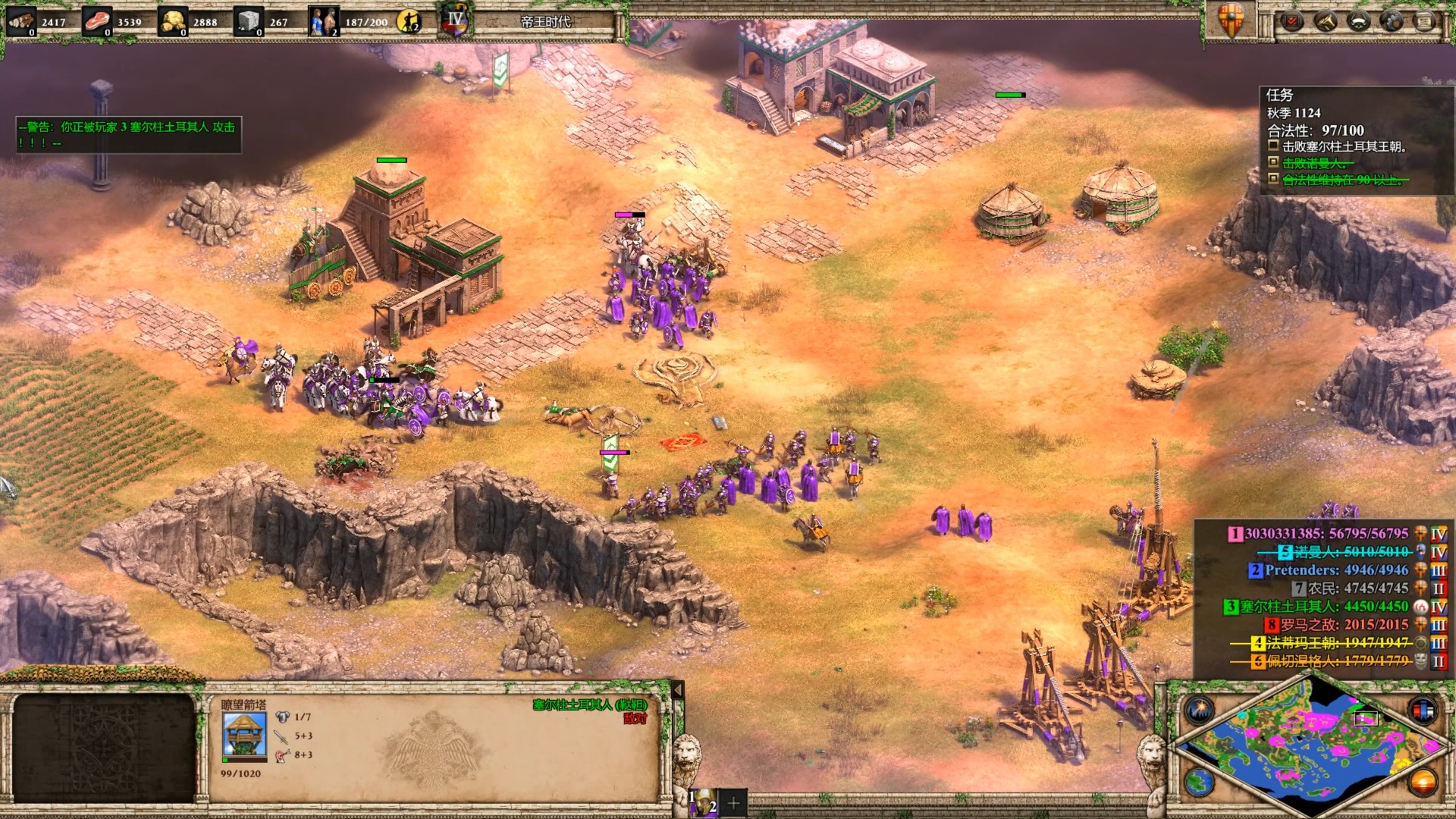Toggle the minimap colored banners button
This screenshot has width=1456, height=819.
pos(1423,710)
